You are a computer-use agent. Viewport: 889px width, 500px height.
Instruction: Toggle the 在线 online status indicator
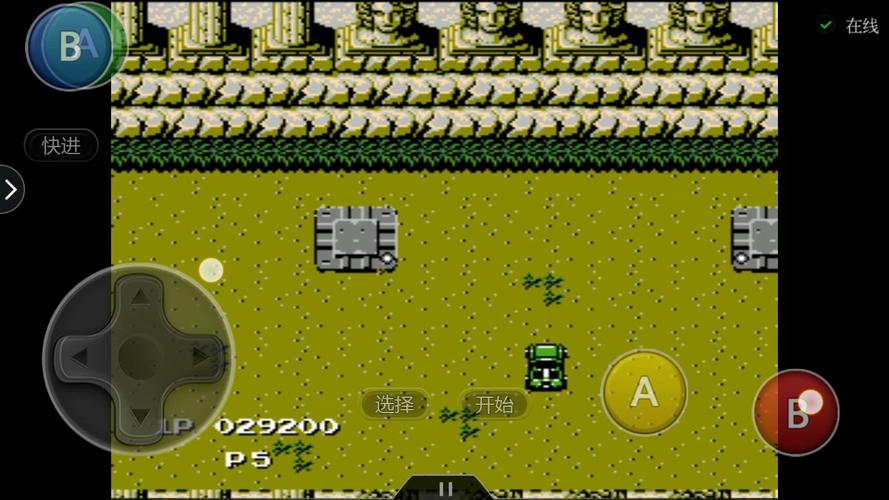[x=848, y=26]
